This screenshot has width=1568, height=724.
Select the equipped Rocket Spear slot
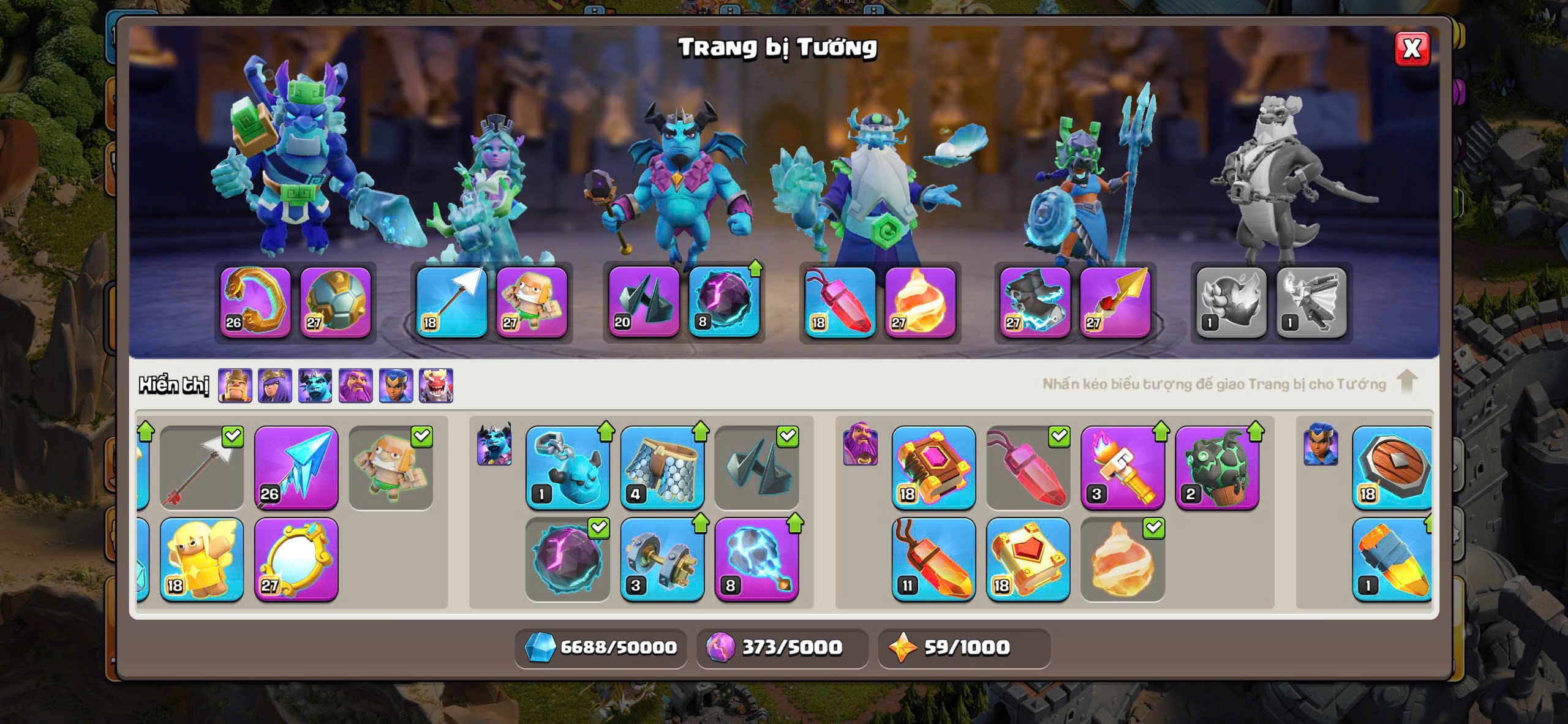pos(1115,302)
